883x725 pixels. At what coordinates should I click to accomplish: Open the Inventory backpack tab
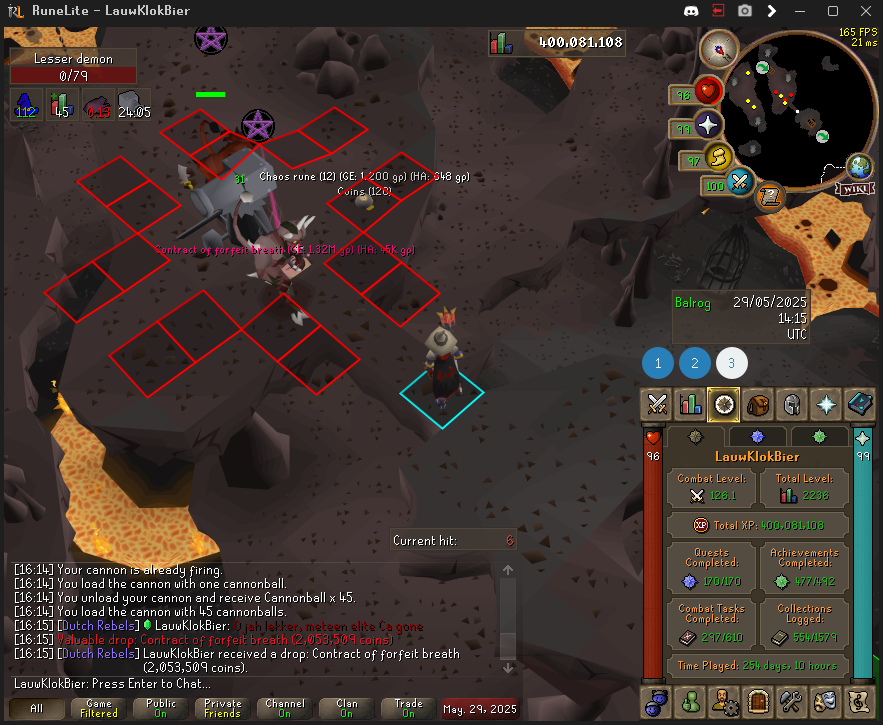pyautogui.click(x=757, y=404)
